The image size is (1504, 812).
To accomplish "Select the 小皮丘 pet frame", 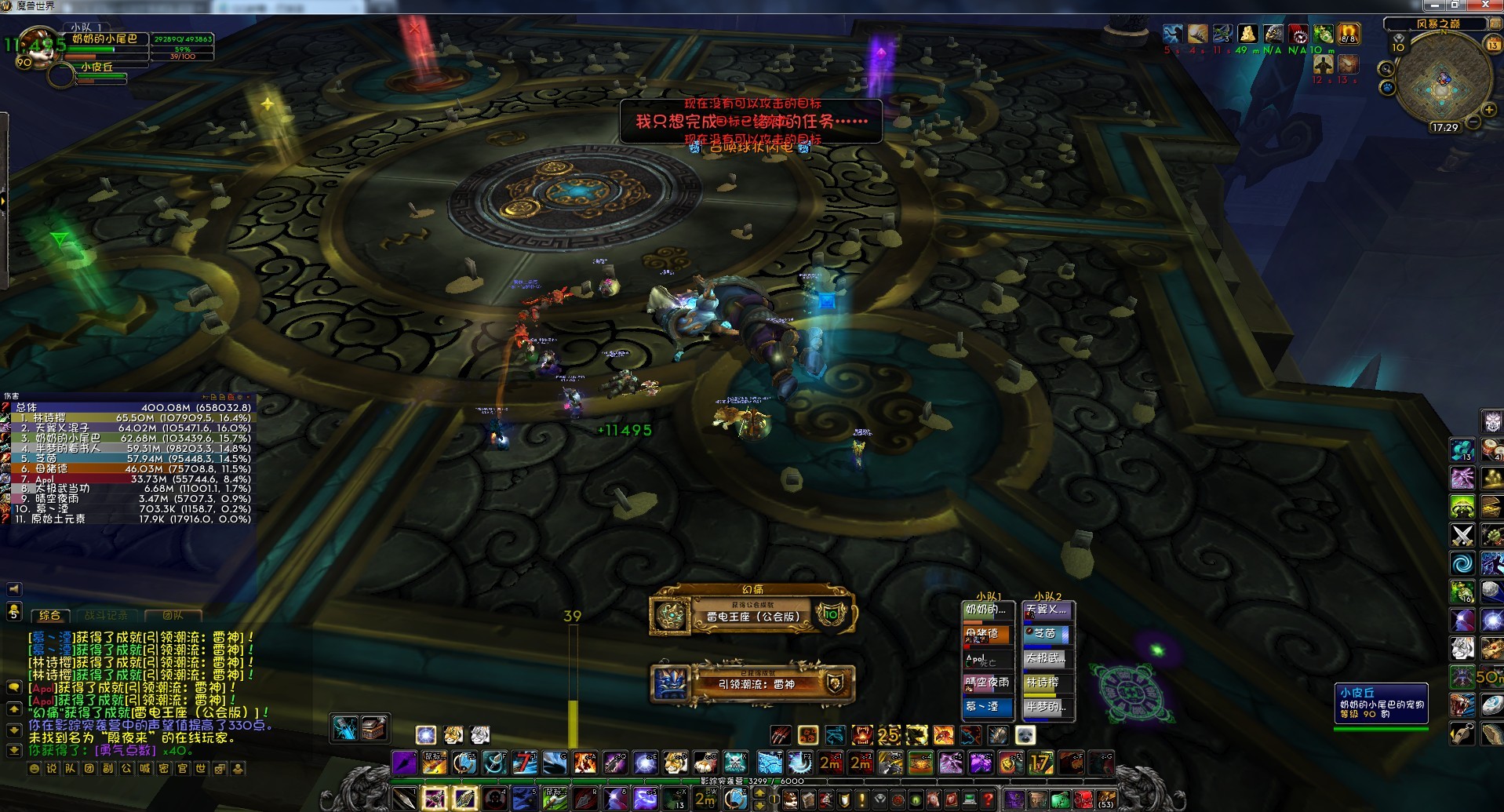I will [98, 67].
